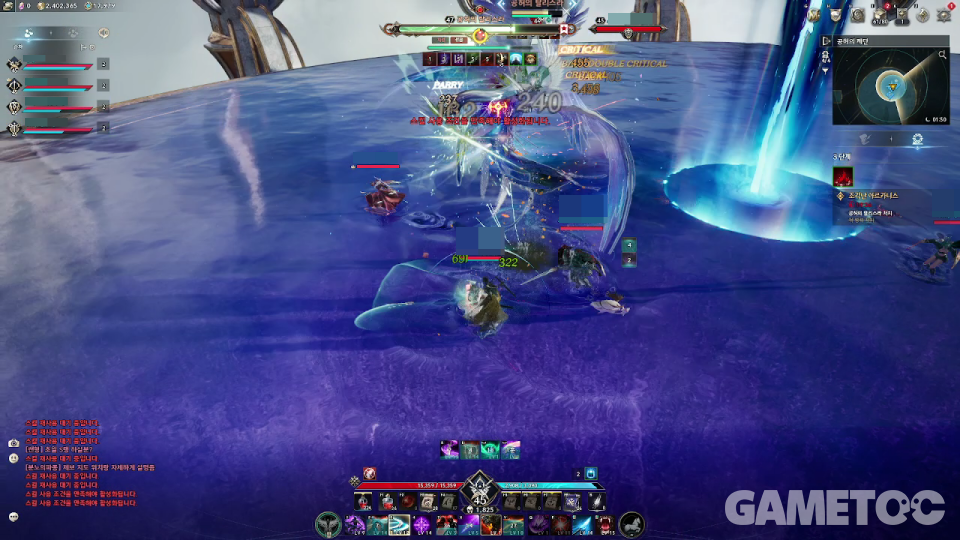Collapse the minimap panel with the arrow button

point(826,41)
